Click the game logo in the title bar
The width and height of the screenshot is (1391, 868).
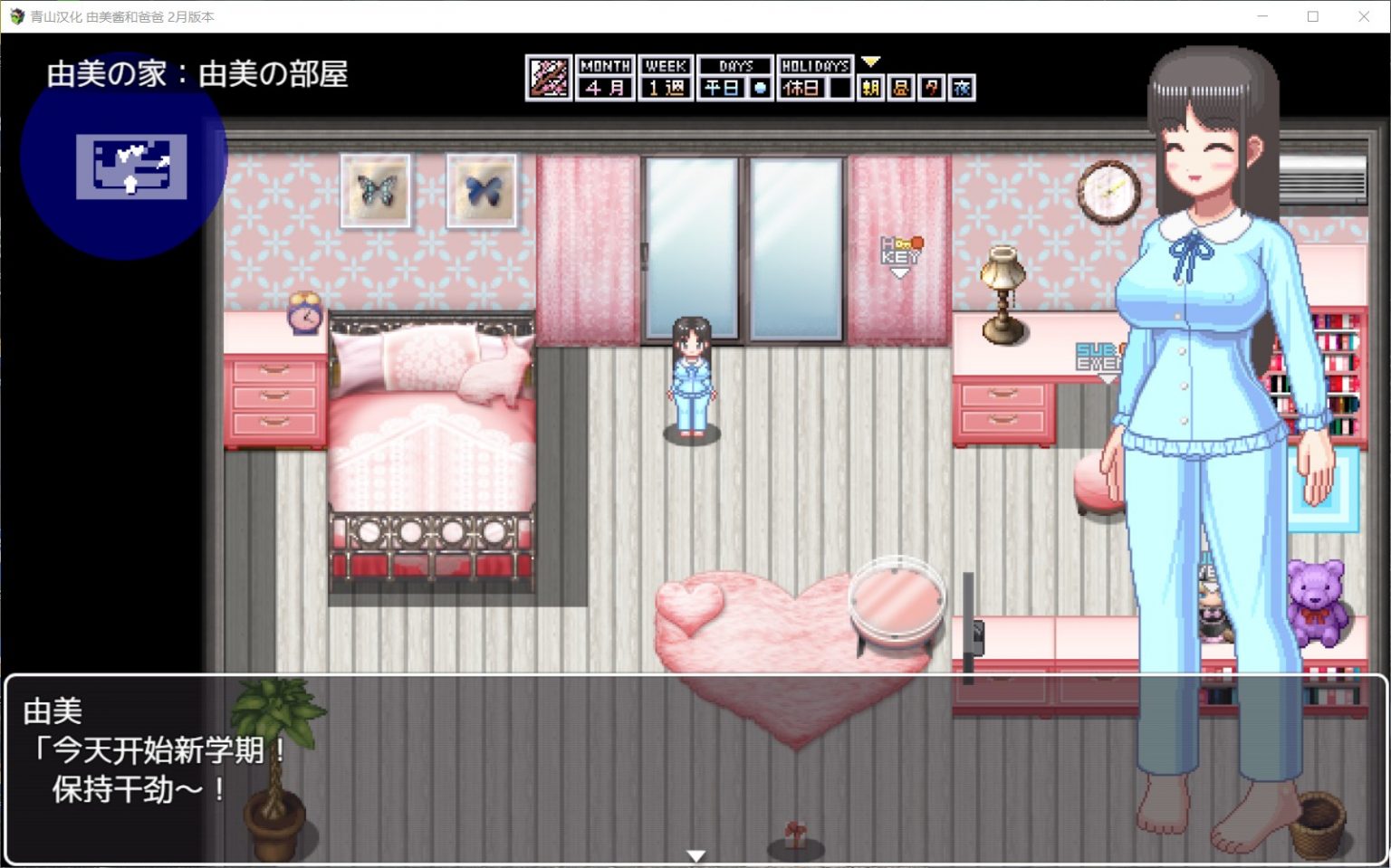16,15
